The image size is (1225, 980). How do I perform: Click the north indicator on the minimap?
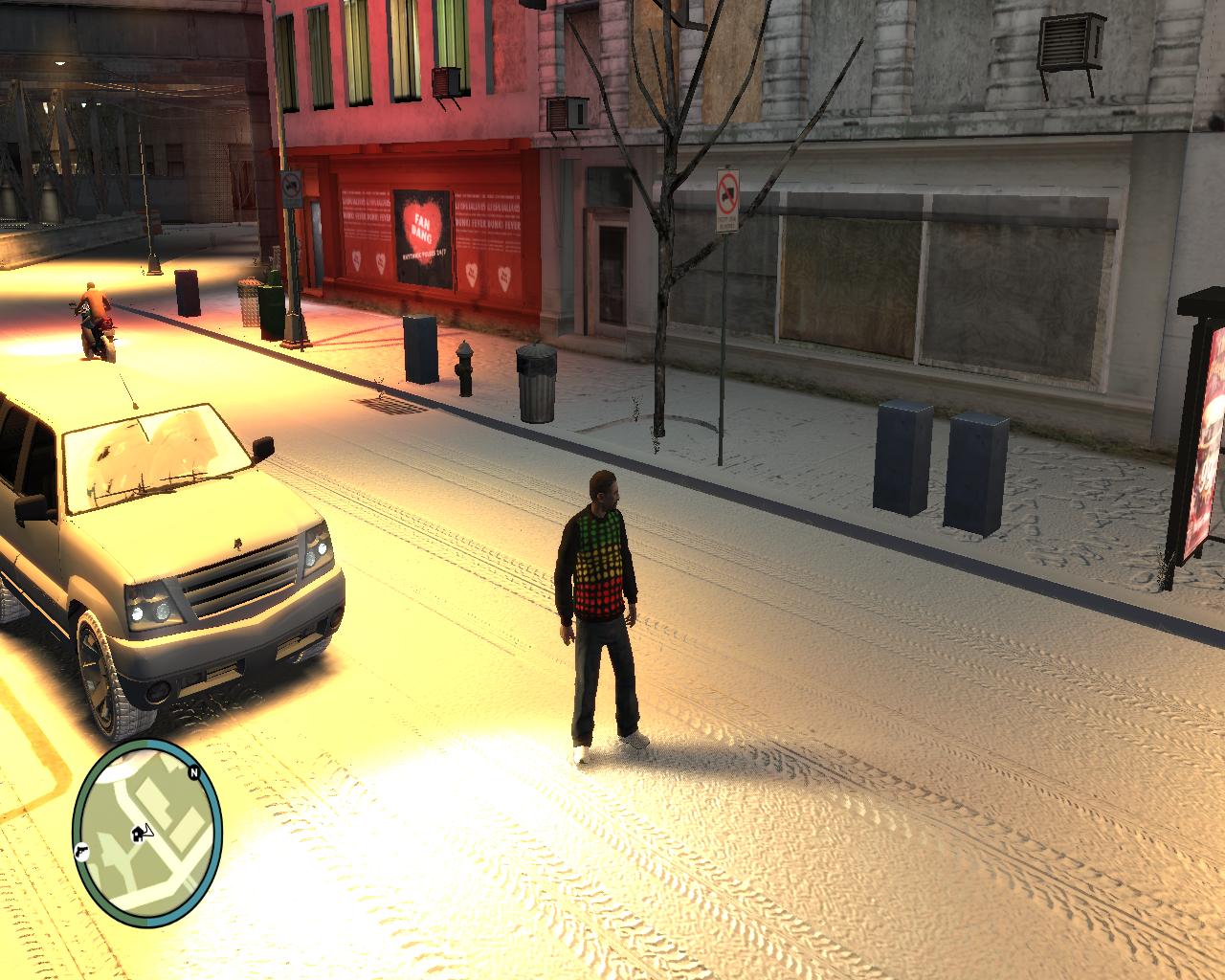click(193, 772)
